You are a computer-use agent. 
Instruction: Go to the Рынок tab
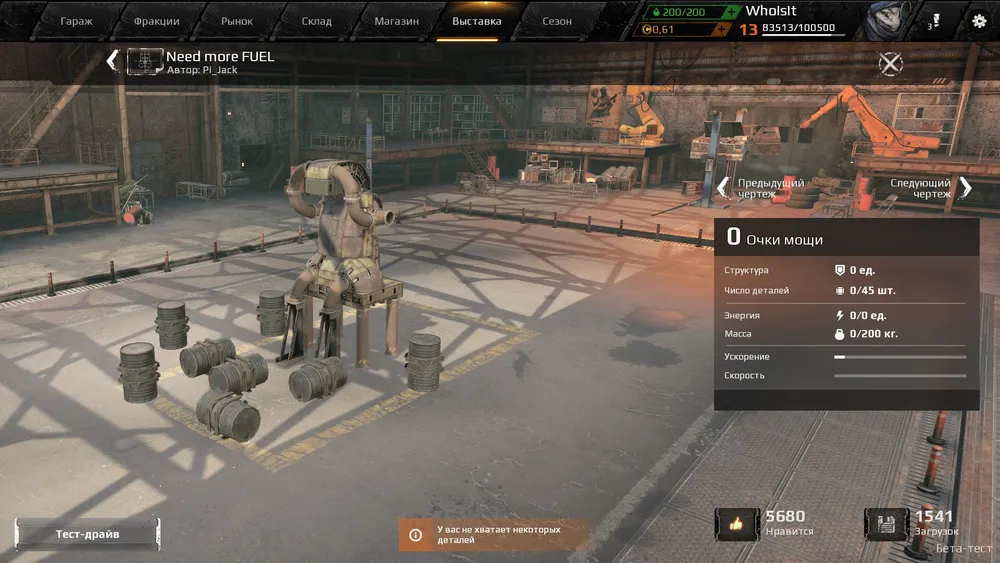tap(236, 21)
